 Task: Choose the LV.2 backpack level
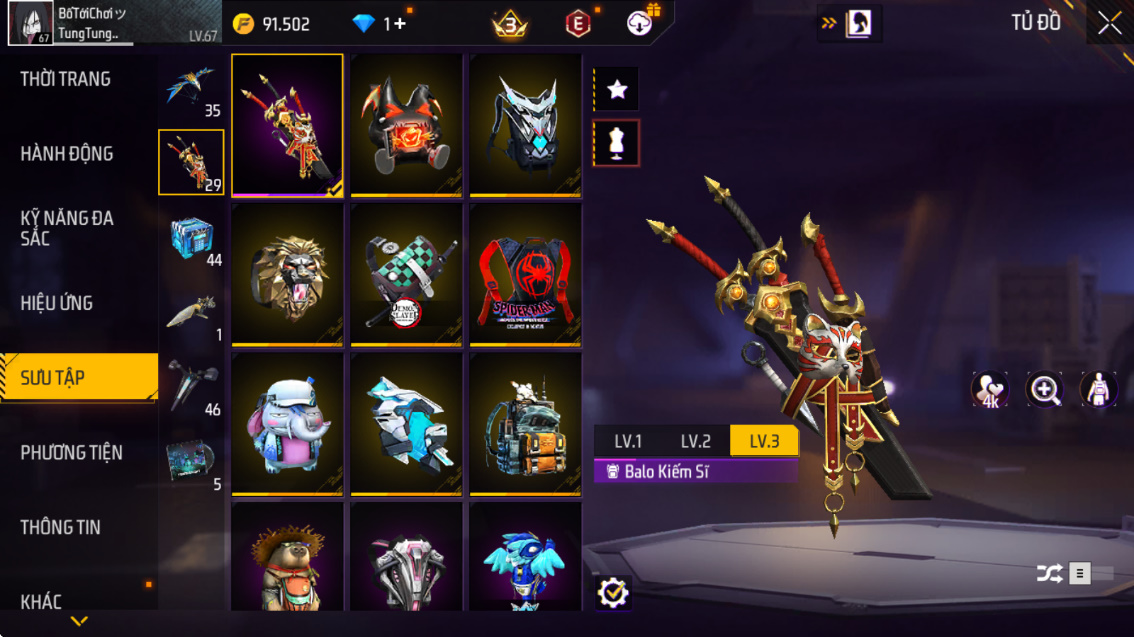pyautogui.click(x=696, y=441)
